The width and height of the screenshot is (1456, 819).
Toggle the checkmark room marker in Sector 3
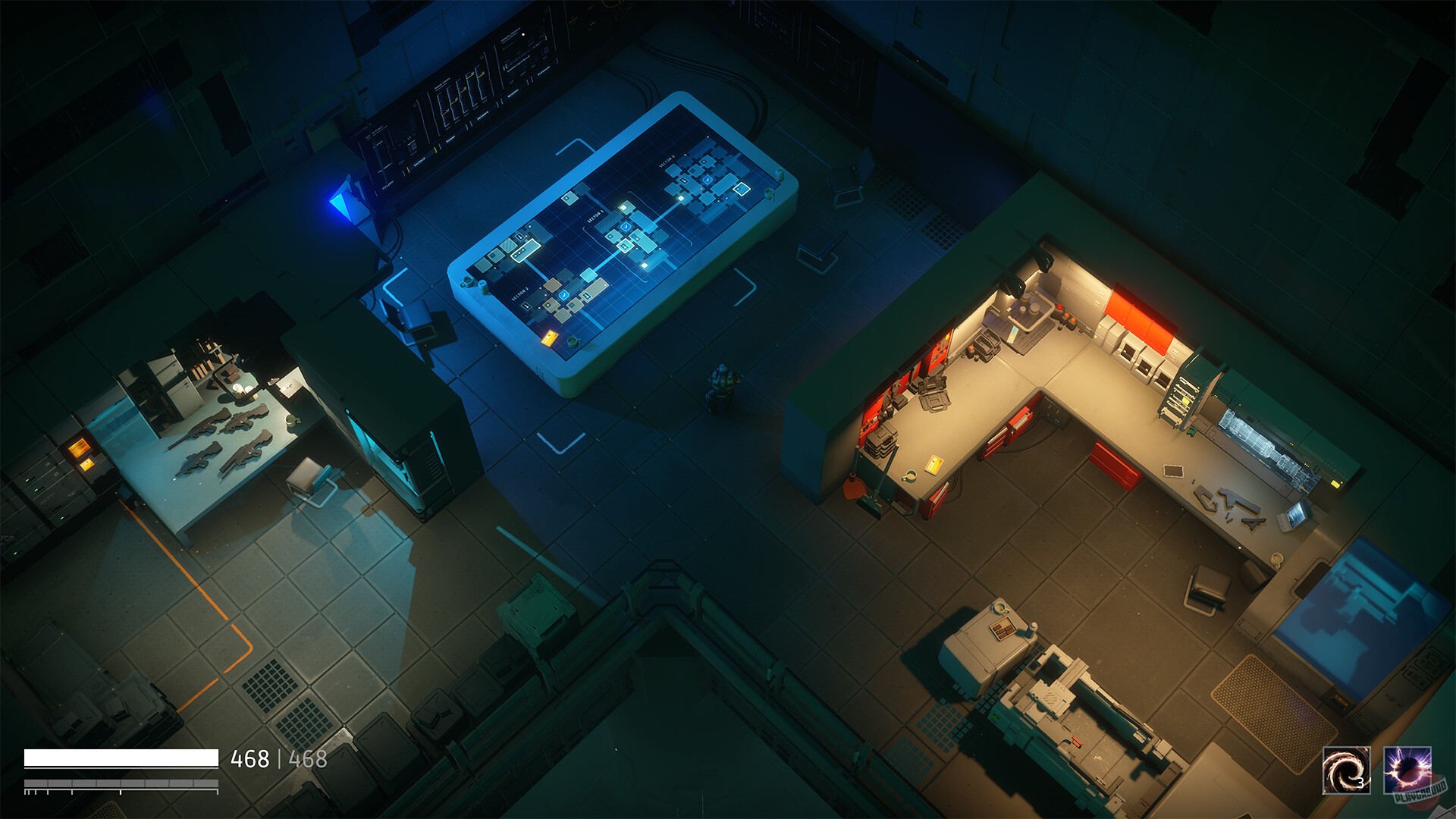[626, 226]
